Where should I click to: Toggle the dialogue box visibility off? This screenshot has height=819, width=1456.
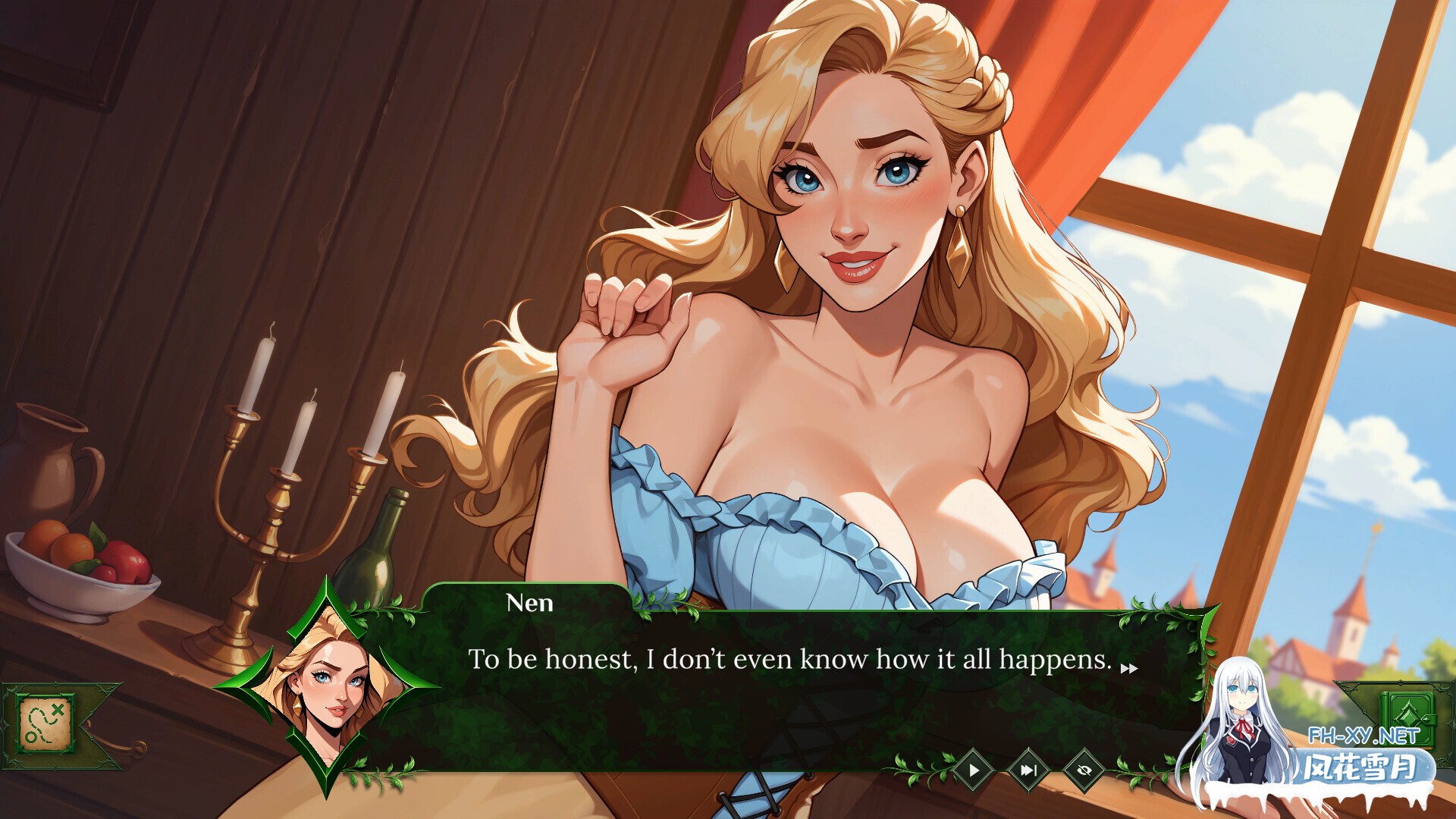(1084, 771)
